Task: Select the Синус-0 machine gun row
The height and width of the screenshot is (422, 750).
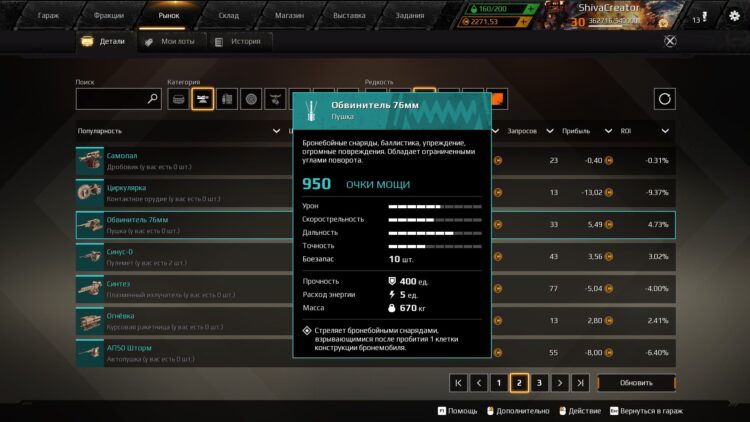Action: click(180, 256)
